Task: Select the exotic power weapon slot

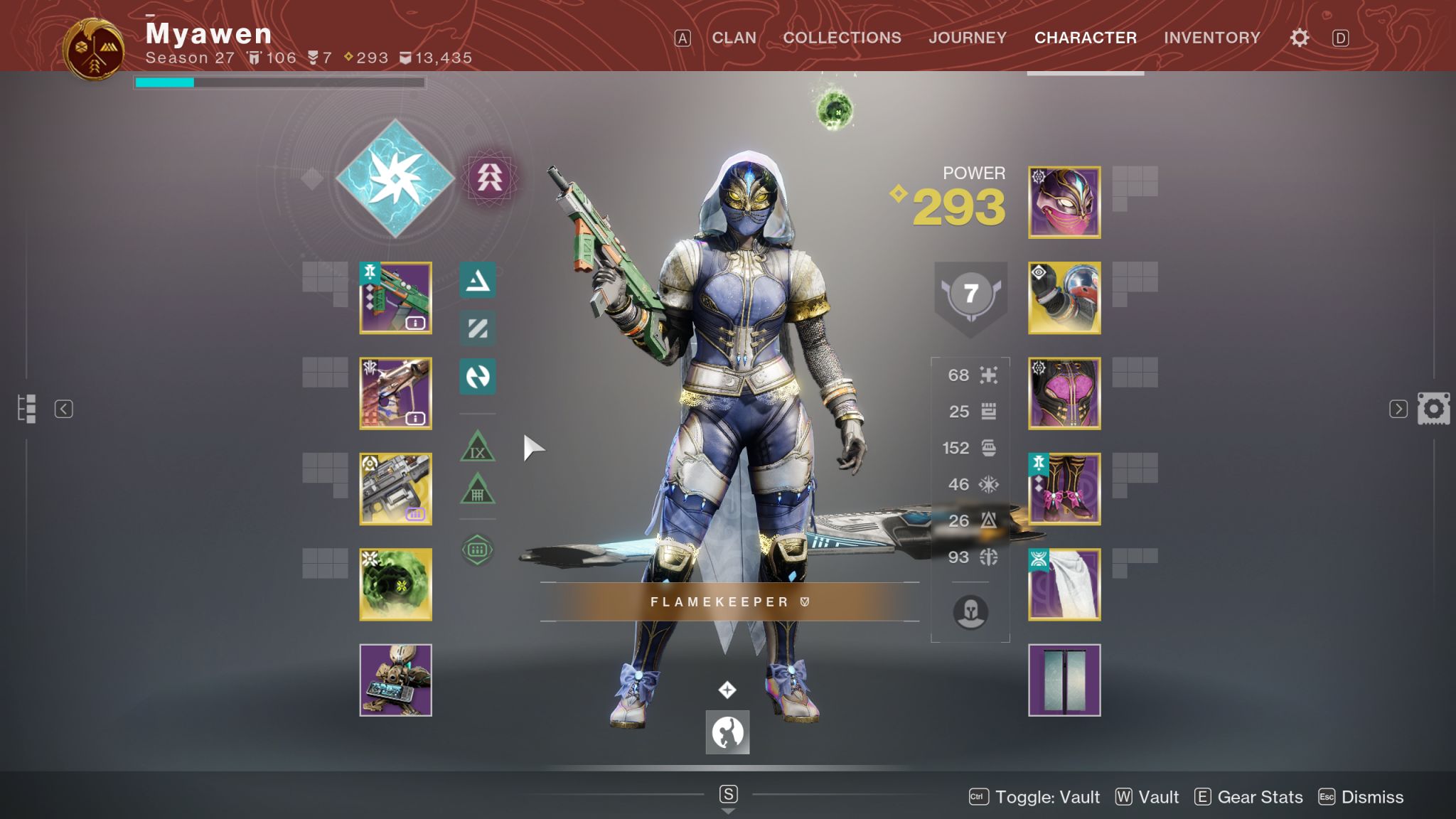Action: (x=395, y=489)
